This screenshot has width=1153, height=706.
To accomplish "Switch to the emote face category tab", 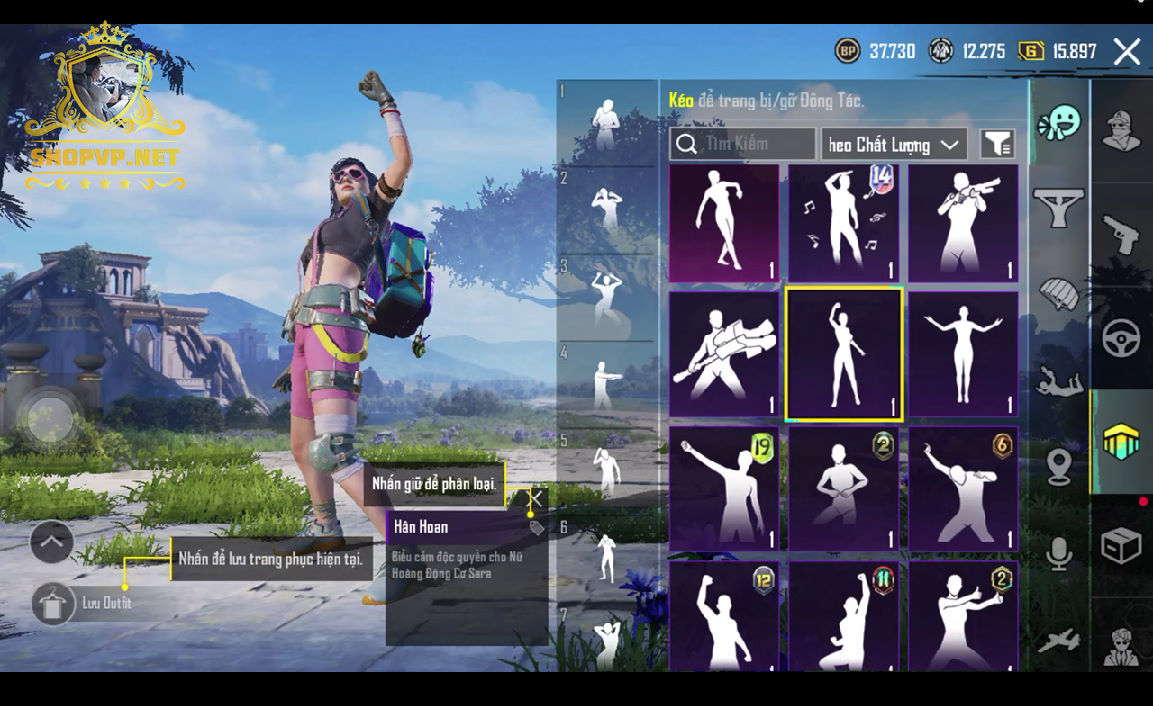I will pos(1059,124).
